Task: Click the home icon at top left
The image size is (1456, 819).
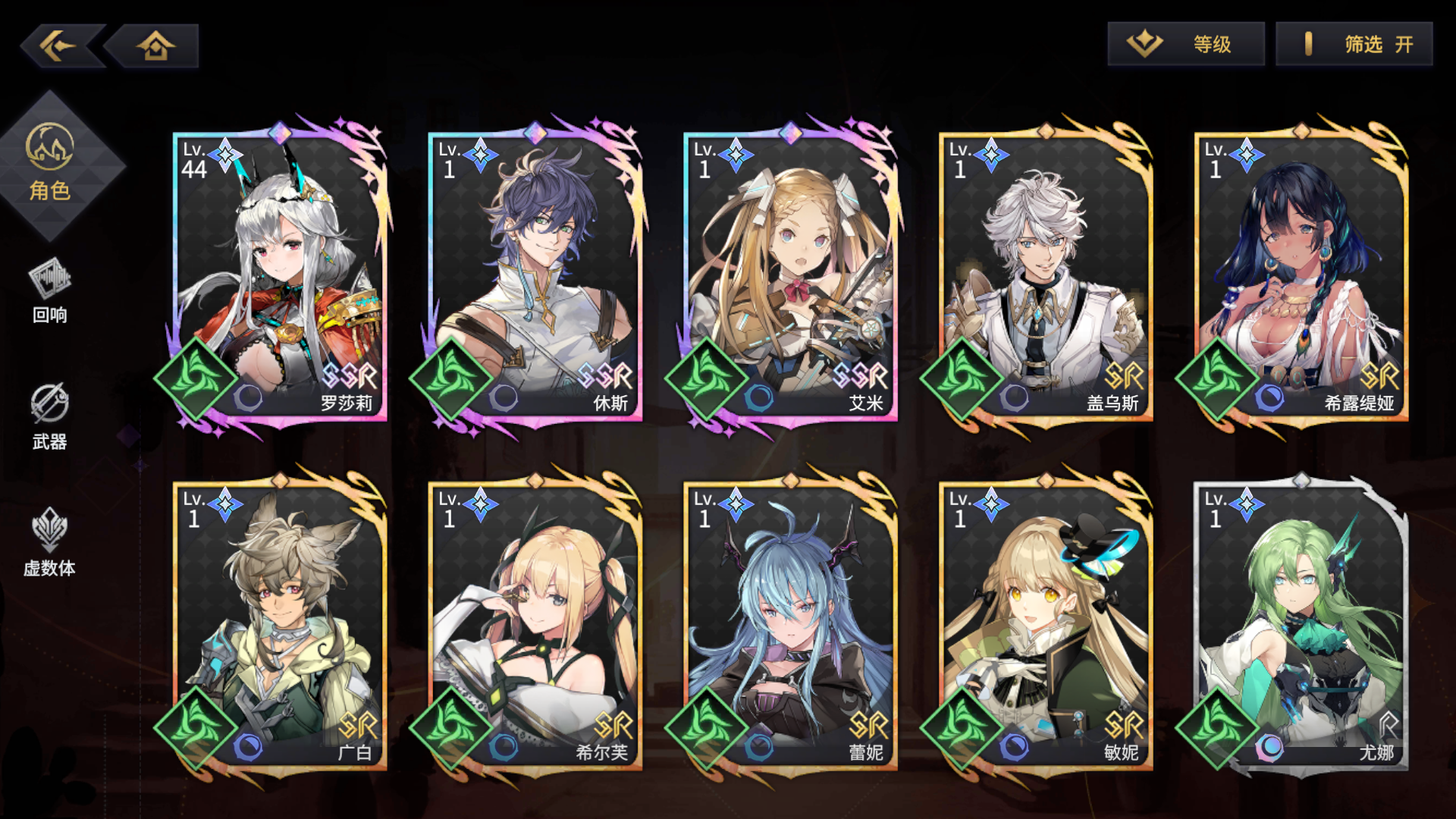Action: click(x=155, y=45)
